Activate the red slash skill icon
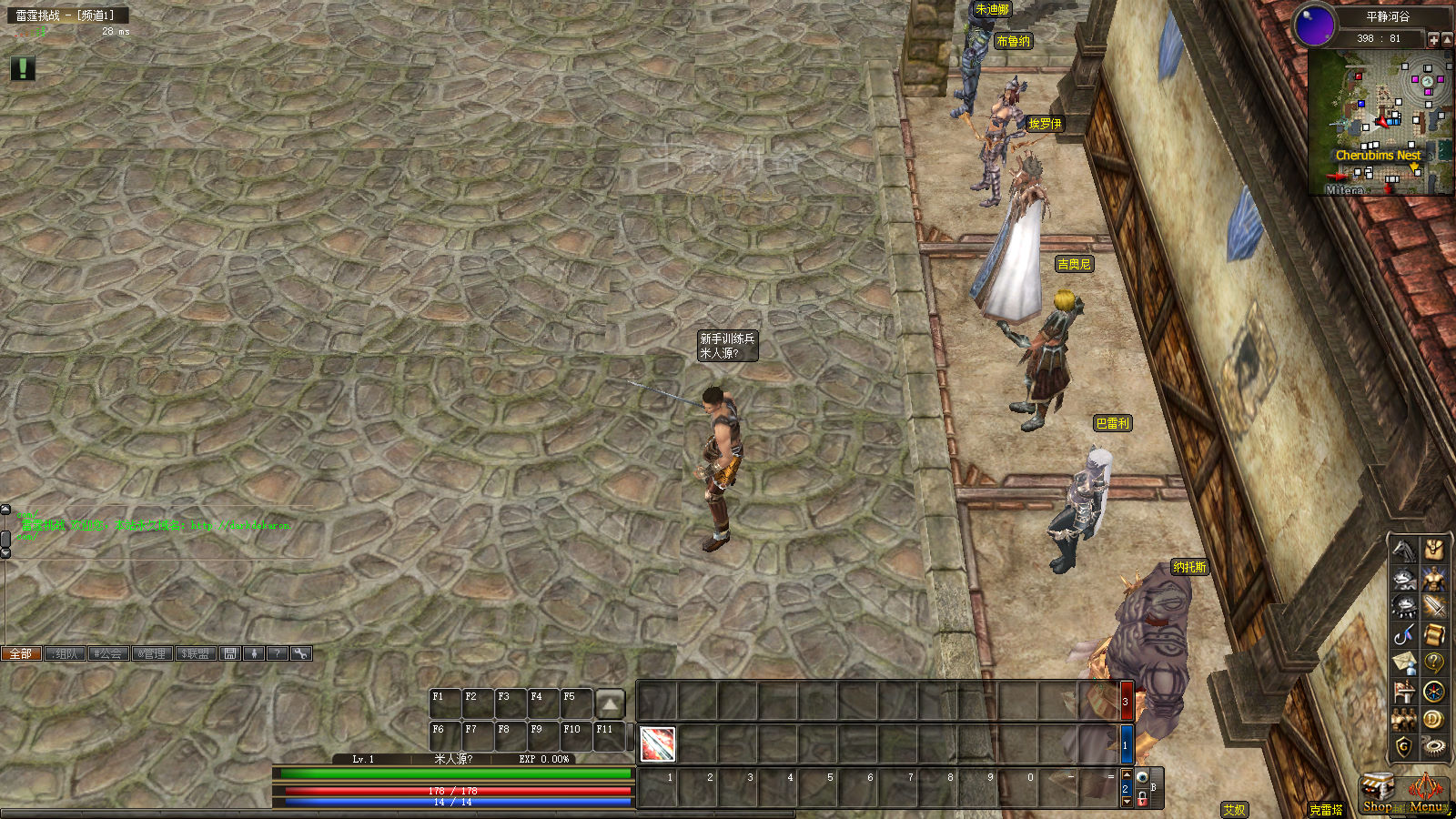The image size is (1456, 819). (x=657, y=744)
